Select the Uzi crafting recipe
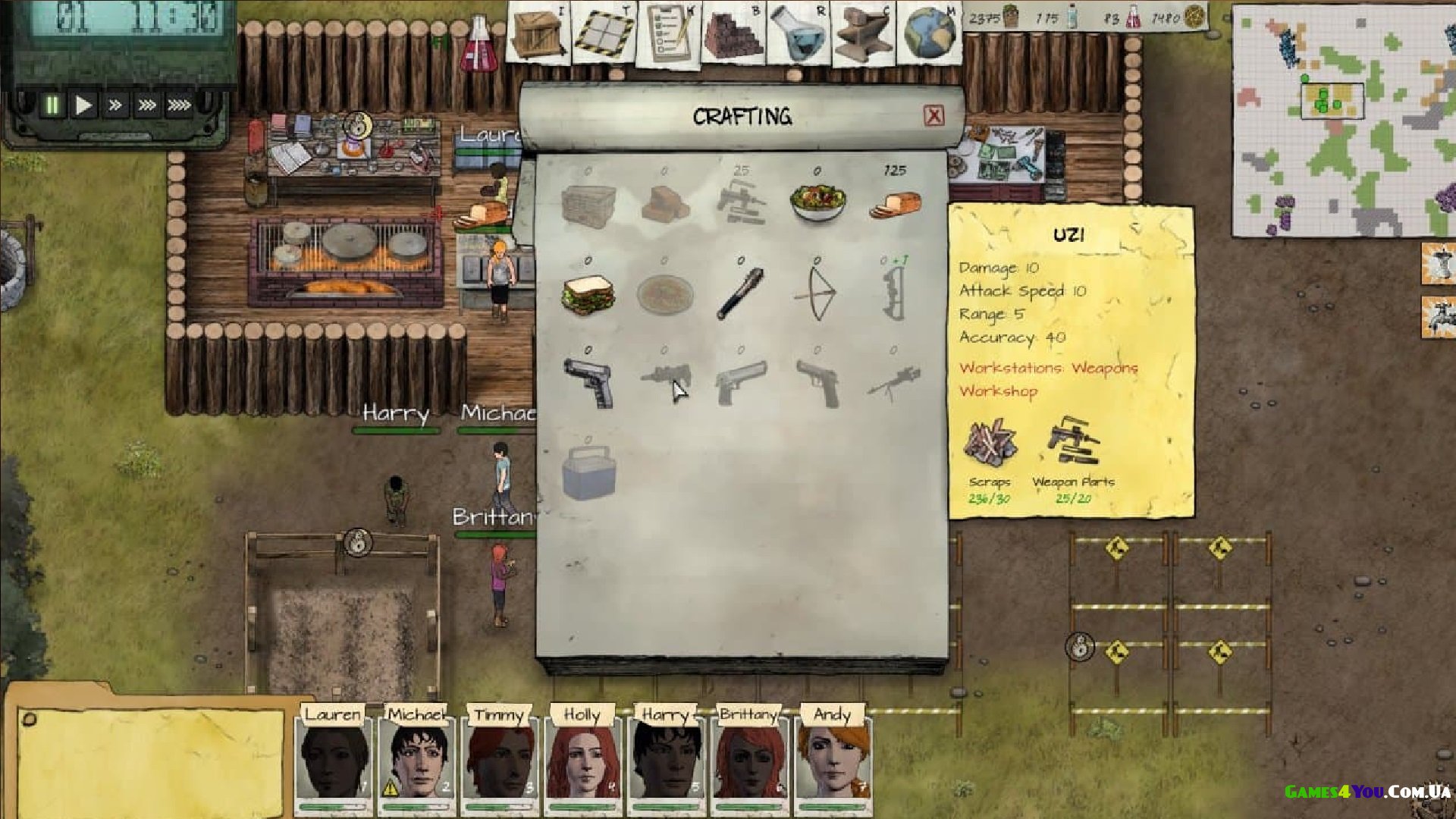Screen dimensions: 1456x819 pyautogui.click(x=664, y=381)
